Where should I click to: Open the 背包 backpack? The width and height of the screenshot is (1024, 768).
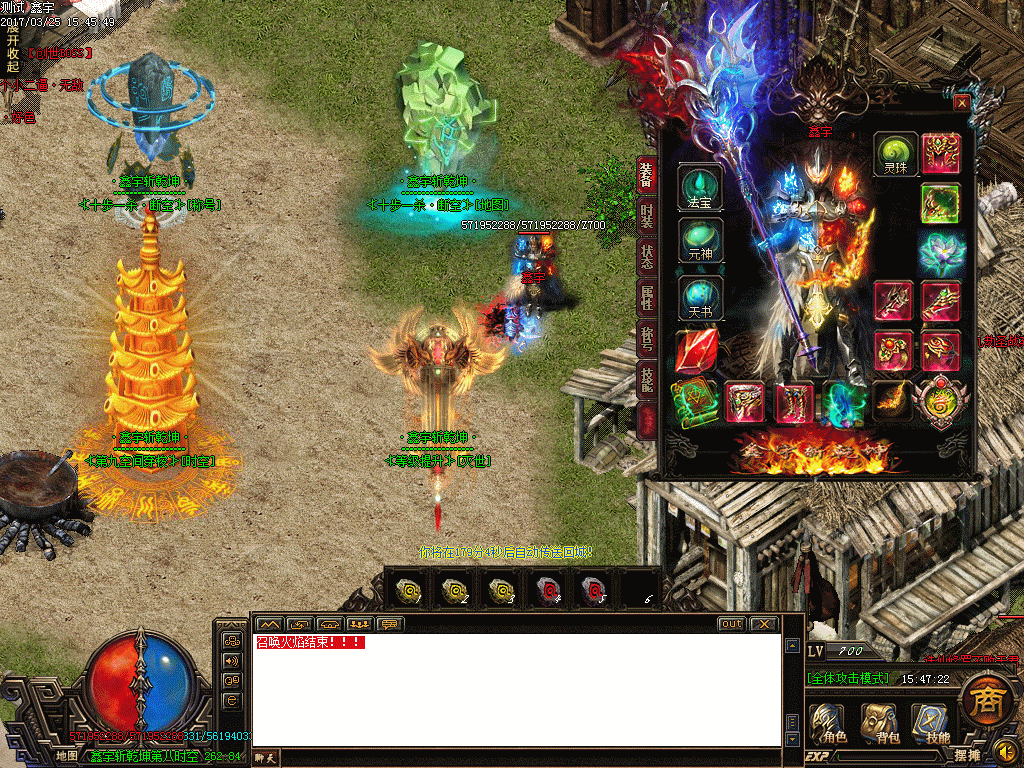881,722
